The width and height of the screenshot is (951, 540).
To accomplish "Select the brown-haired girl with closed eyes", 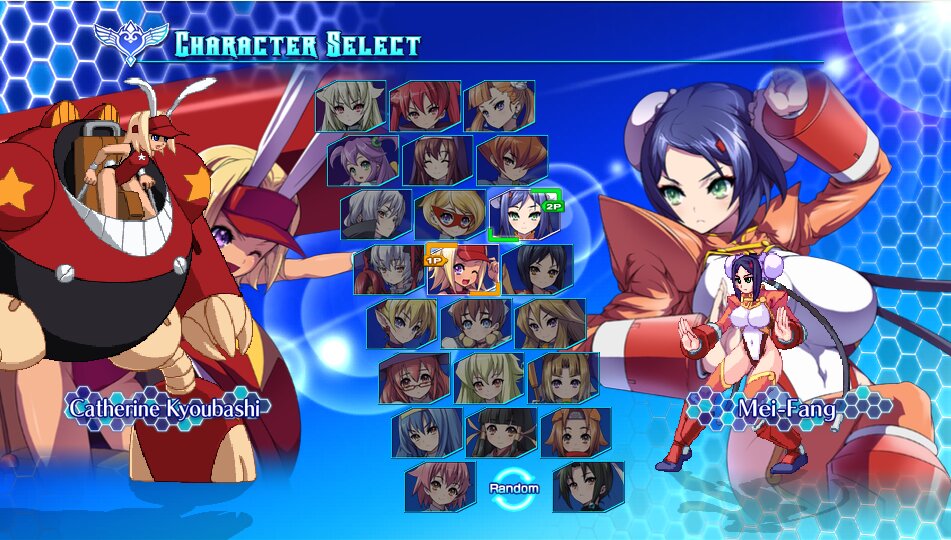I will (437, 160).
